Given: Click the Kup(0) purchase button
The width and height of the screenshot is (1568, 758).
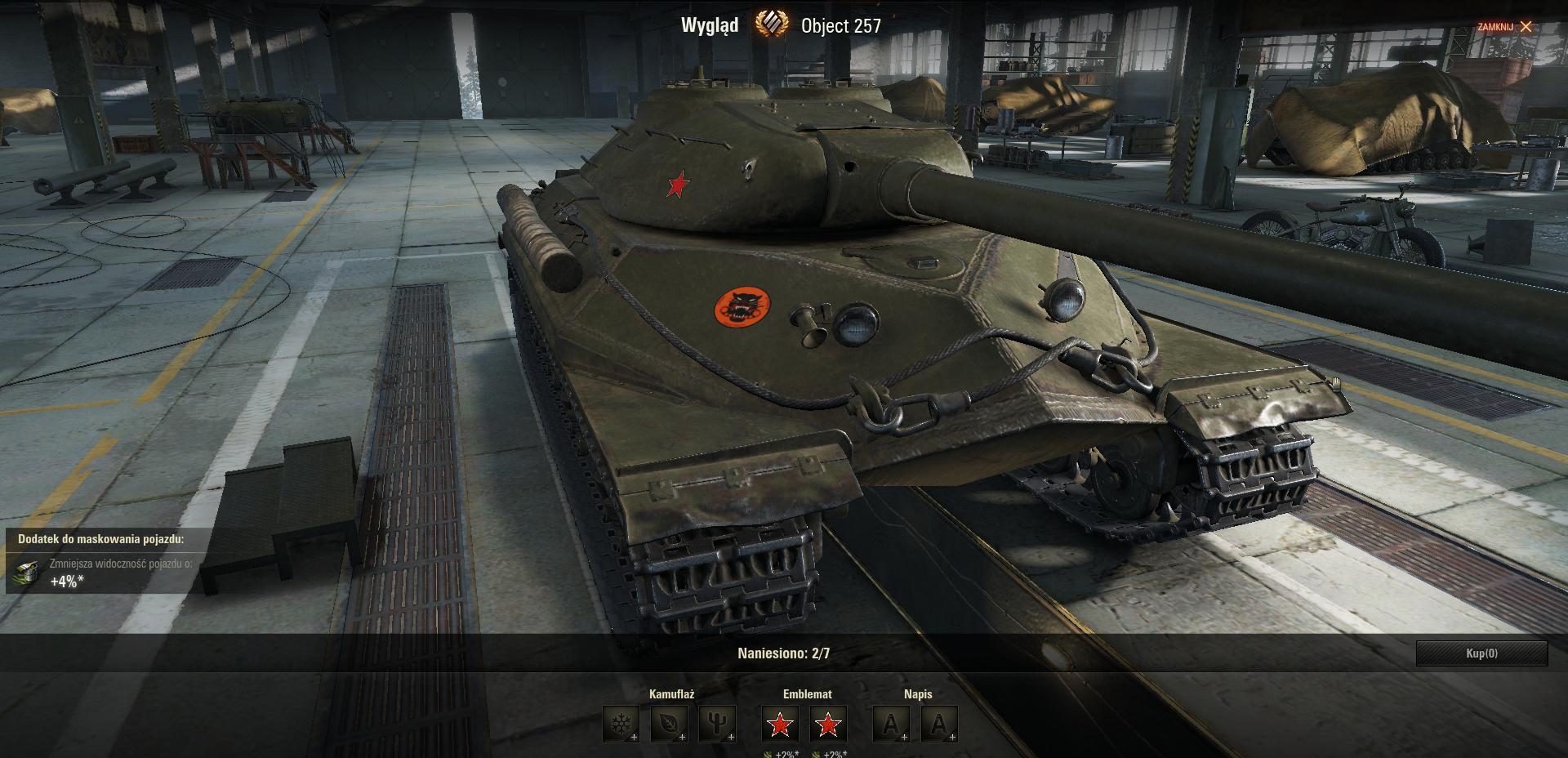Looking at the screenshot, I should tap(1481, 653).
